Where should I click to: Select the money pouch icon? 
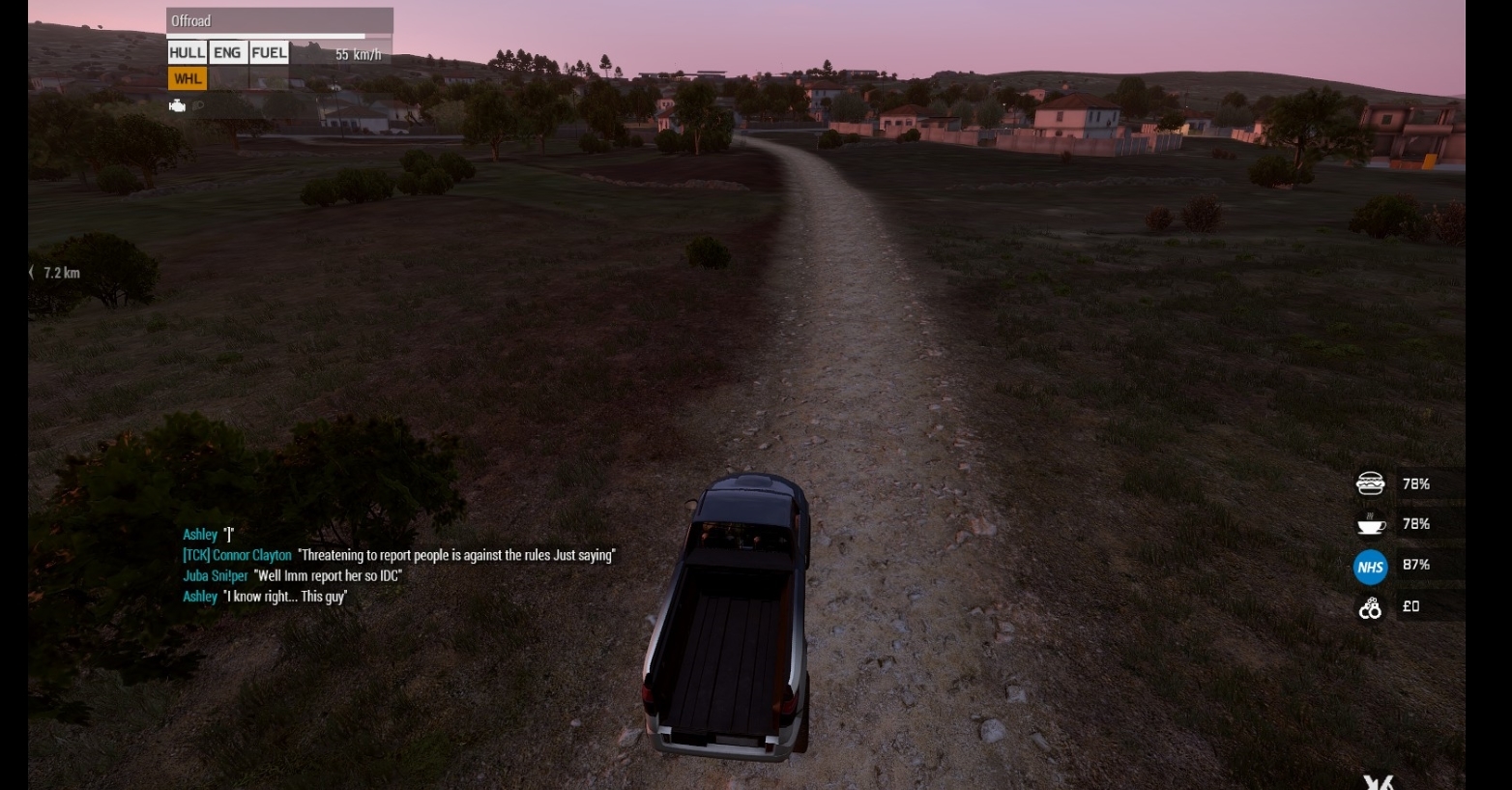click(x=1370, y=608)
